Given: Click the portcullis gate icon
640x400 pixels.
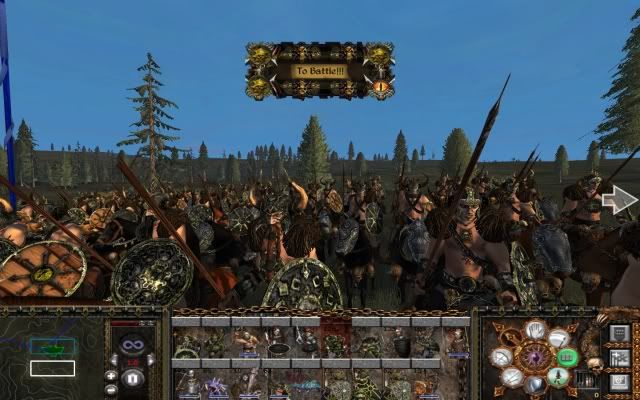Looking at the screenshot, I should click(589, 380).
